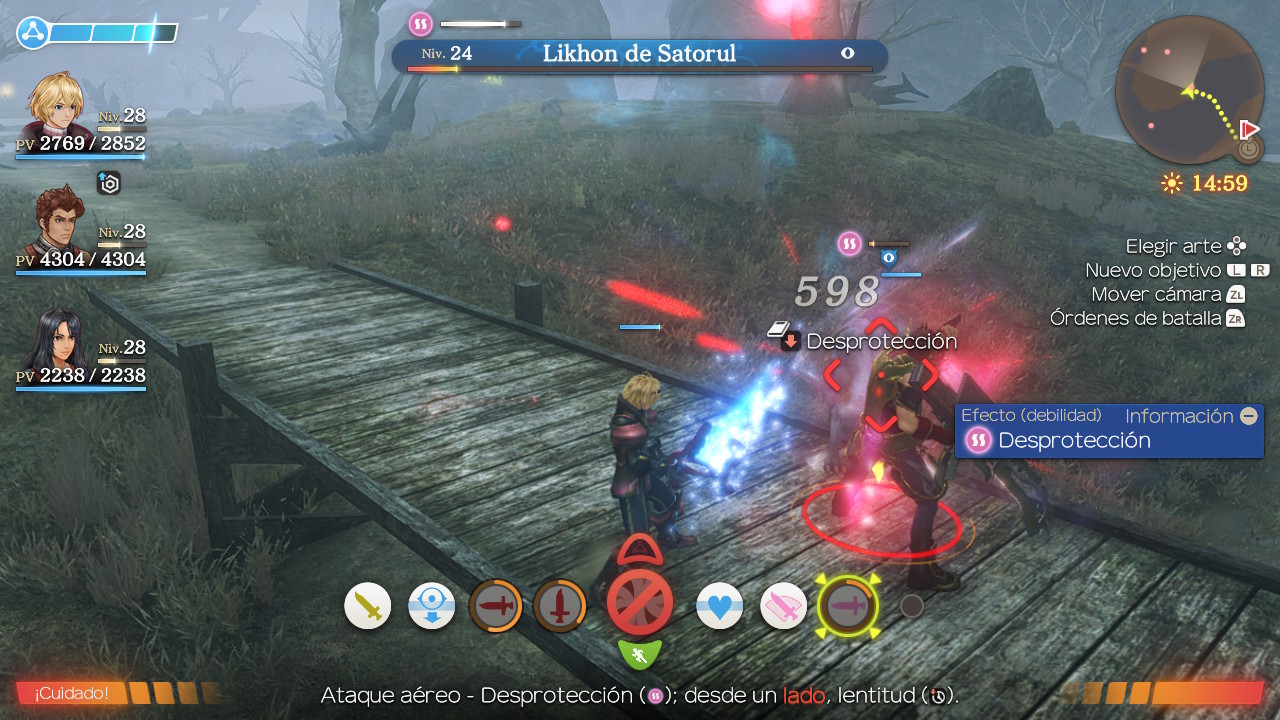Click the party gauge icon

(32, 33)
